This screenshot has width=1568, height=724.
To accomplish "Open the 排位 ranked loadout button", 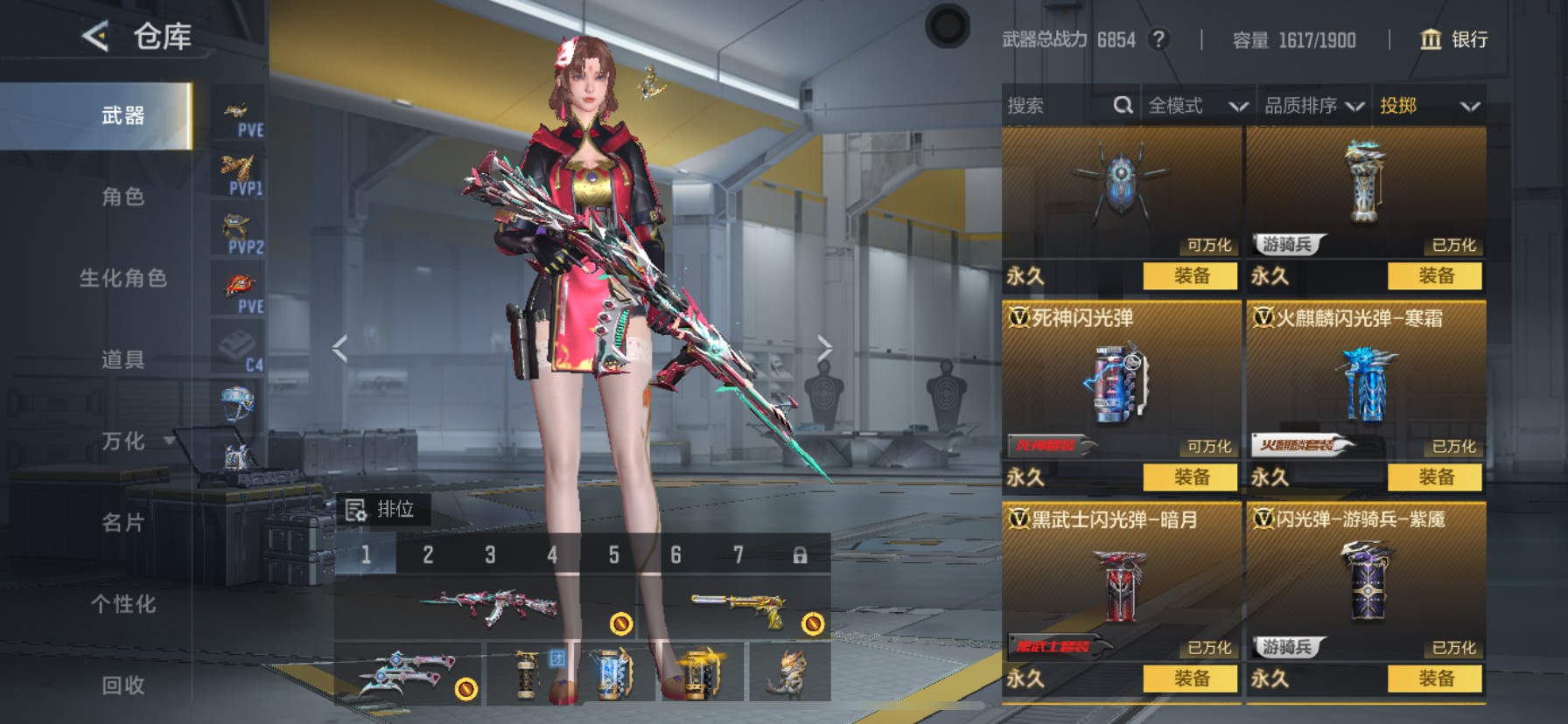I will pyautogui.click(x=381, y=509).
